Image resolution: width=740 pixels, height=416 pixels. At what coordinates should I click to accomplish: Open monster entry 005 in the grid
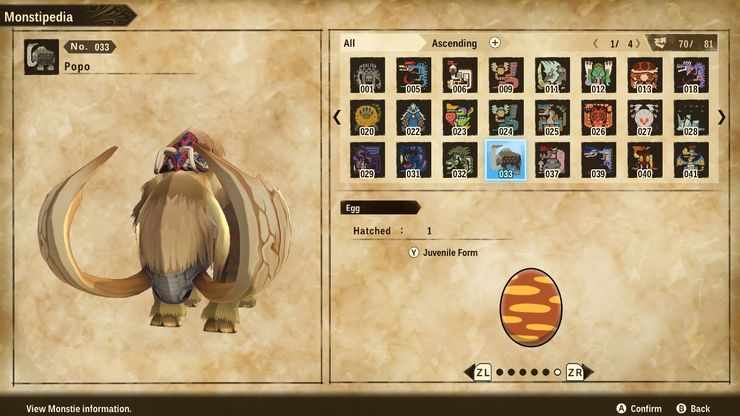pos(413,75)
